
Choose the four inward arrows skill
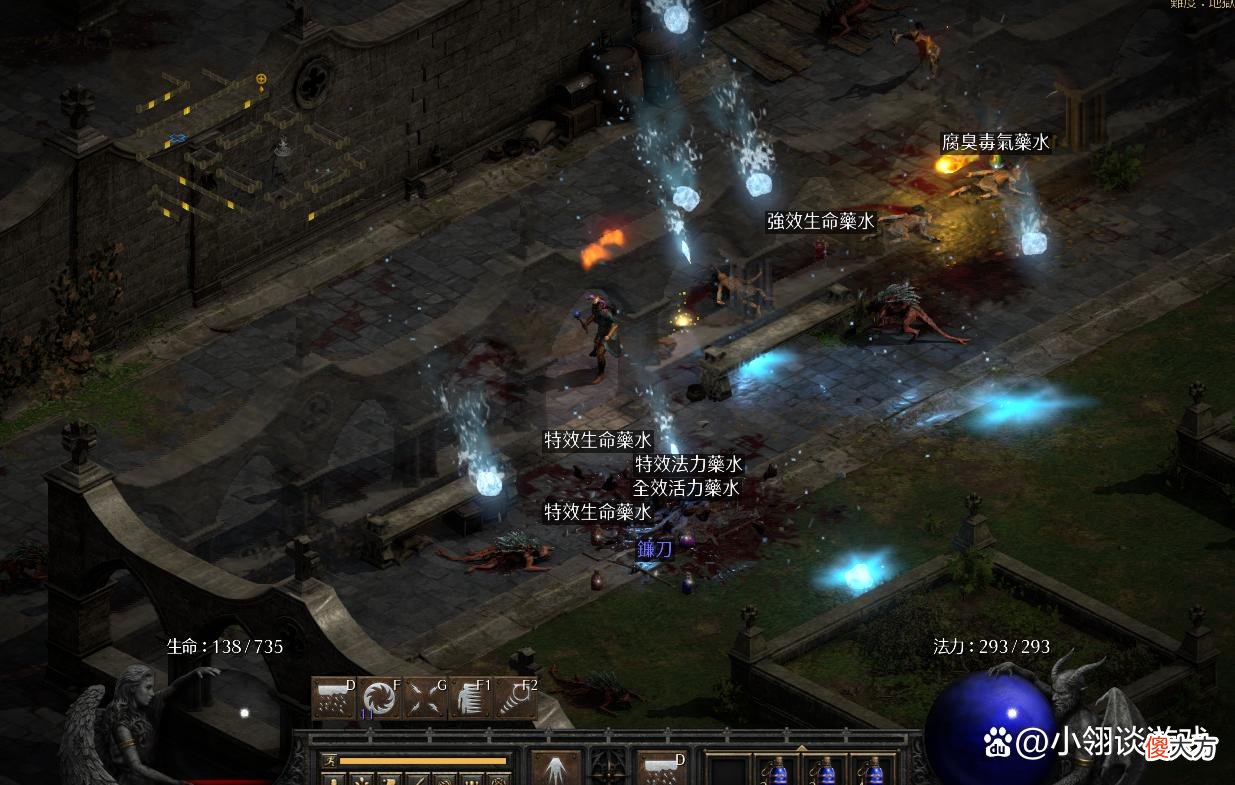[x=426, y=698]
